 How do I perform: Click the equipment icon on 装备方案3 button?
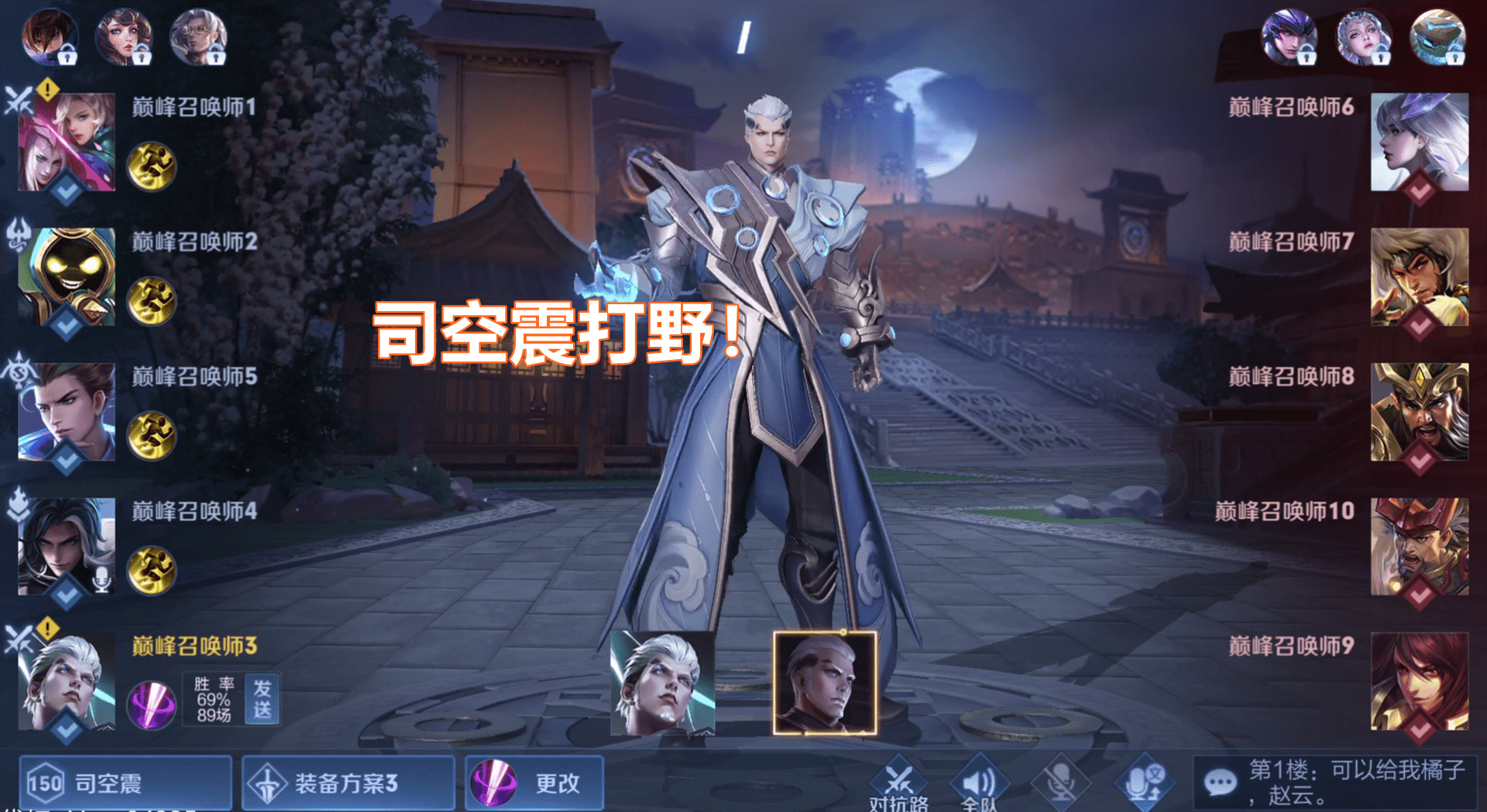coord(268,783)
